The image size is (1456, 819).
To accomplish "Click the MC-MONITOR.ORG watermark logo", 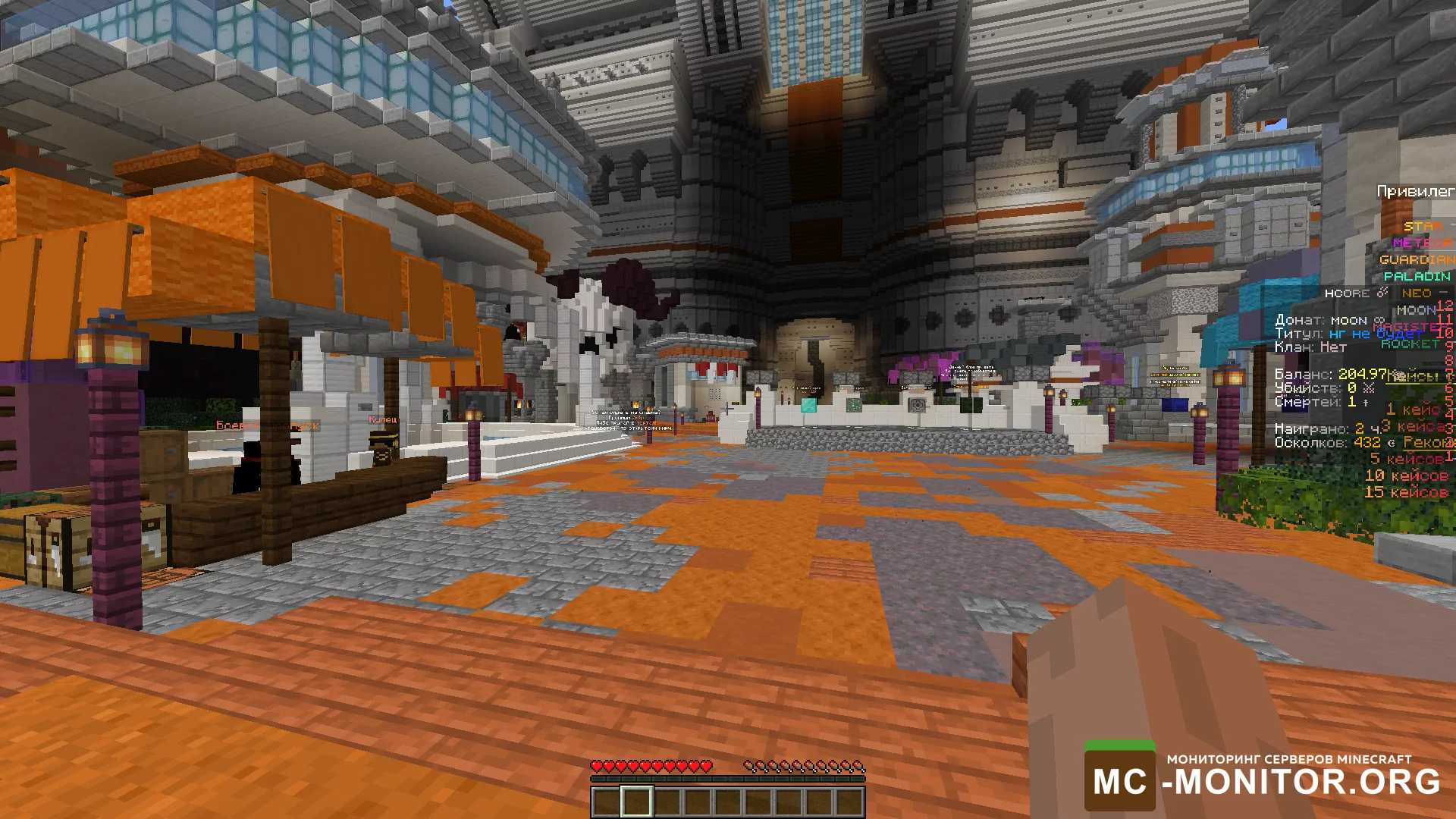I will tap(1263, 779).
